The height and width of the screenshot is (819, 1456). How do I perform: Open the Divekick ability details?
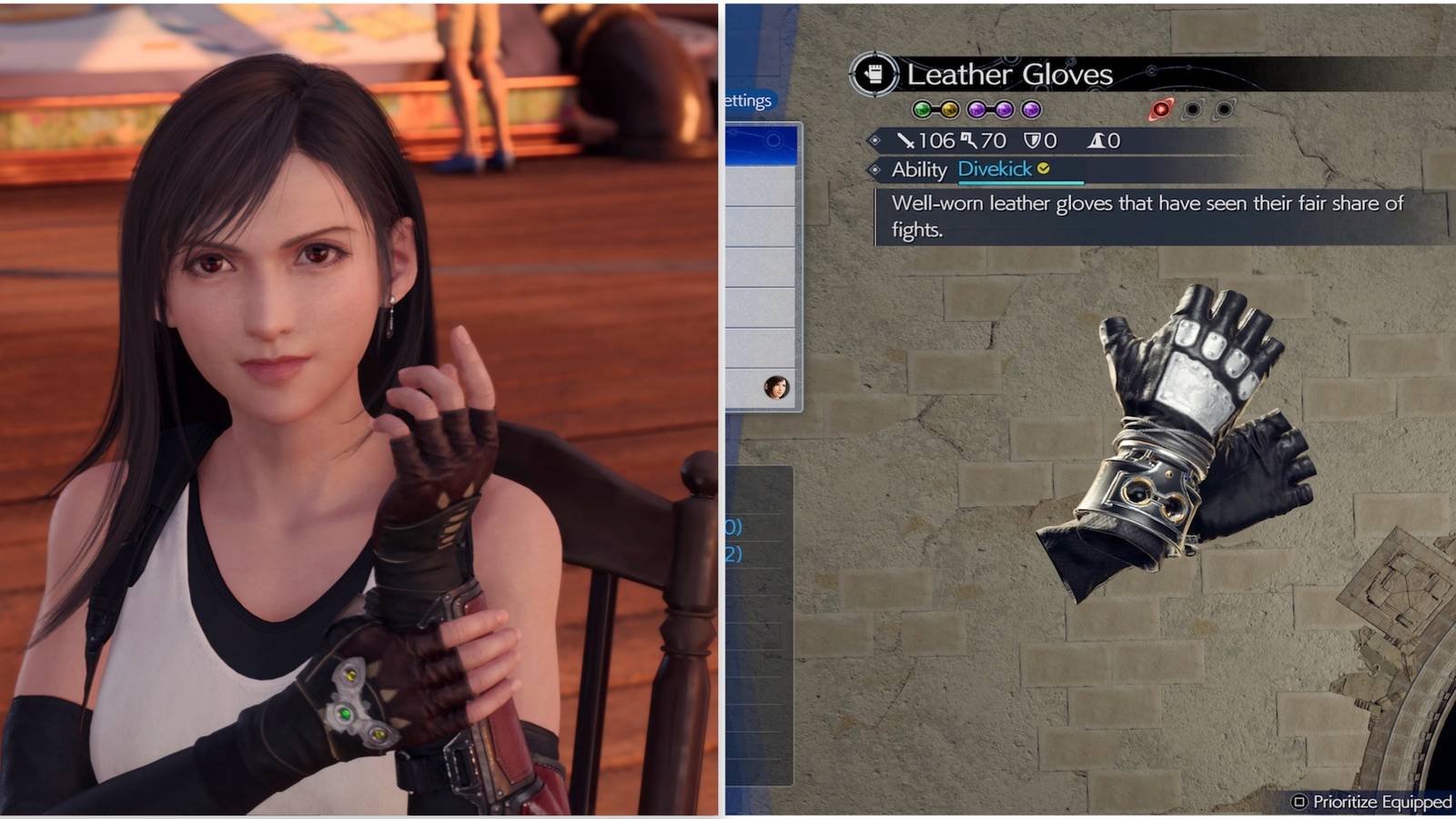coord(995,168)
